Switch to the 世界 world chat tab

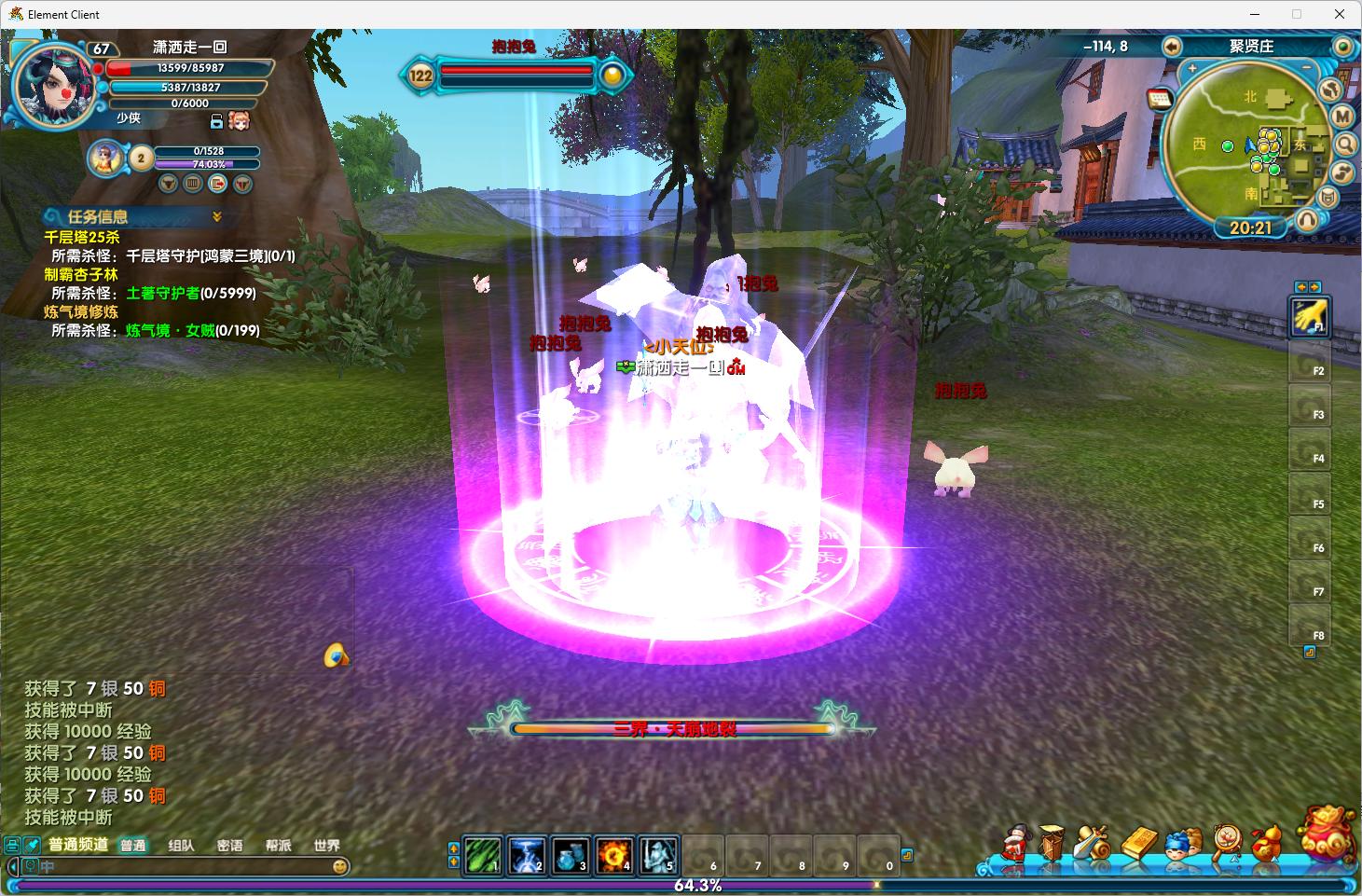pos(326,846)
